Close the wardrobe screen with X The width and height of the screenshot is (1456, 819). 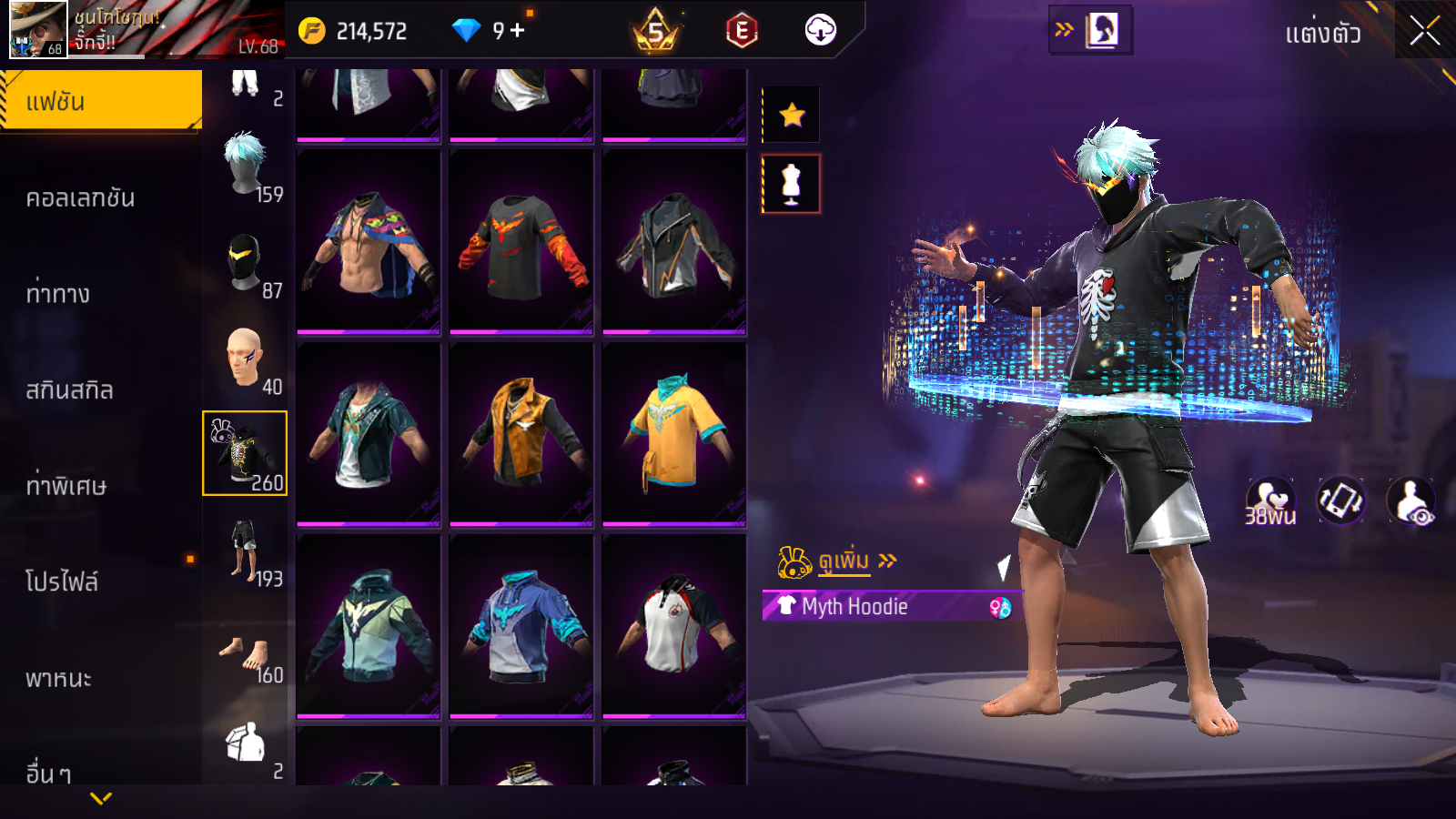[1424, 31]
